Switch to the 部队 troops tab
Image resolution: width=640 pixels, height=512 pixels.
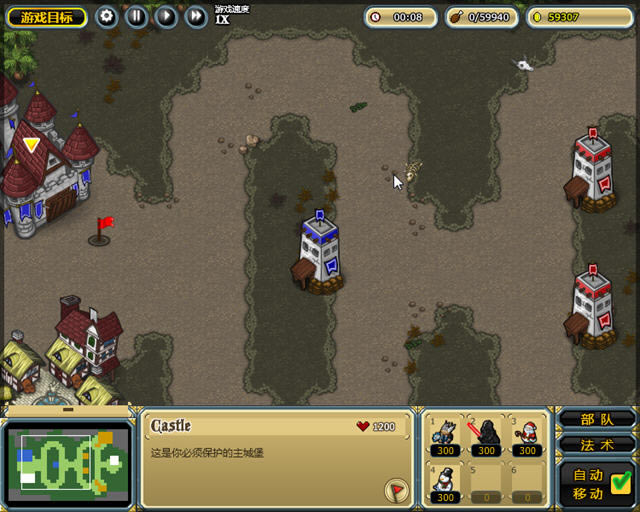[x=596, y=420]
